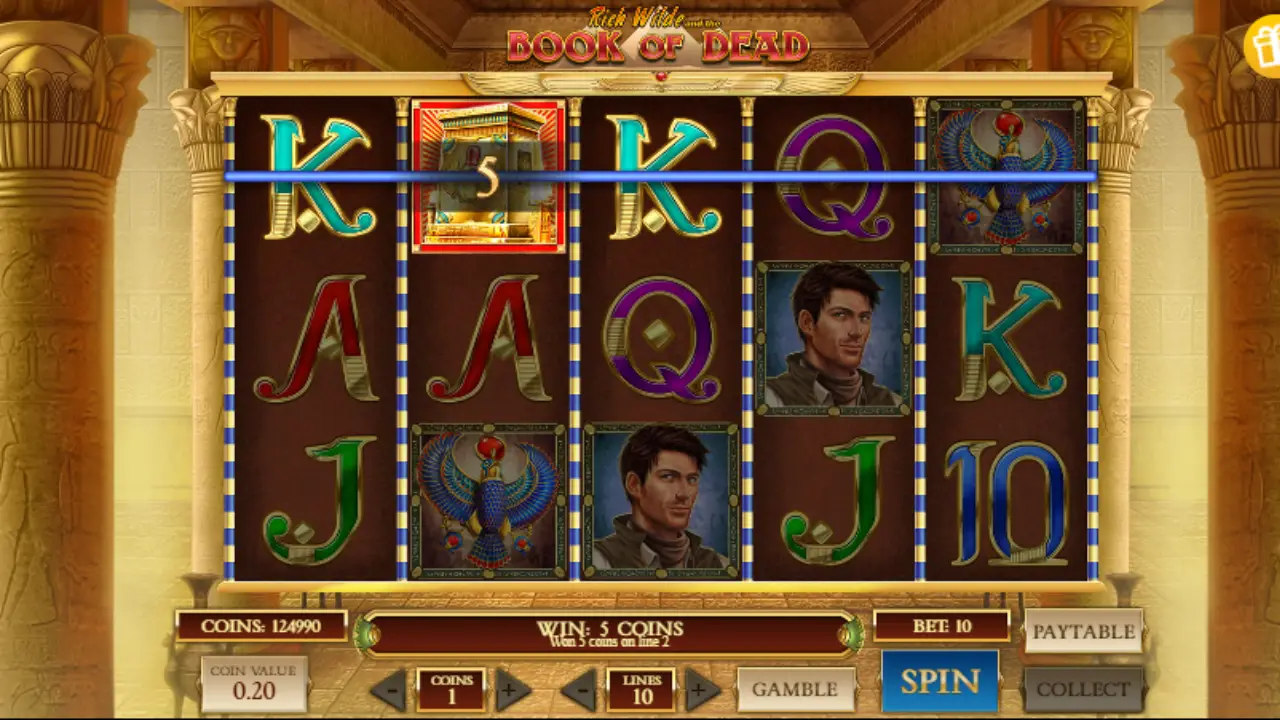This screenshot has width=1280, height=720.
Task: Decrease the number of lines
Action: tap(578, 689)
